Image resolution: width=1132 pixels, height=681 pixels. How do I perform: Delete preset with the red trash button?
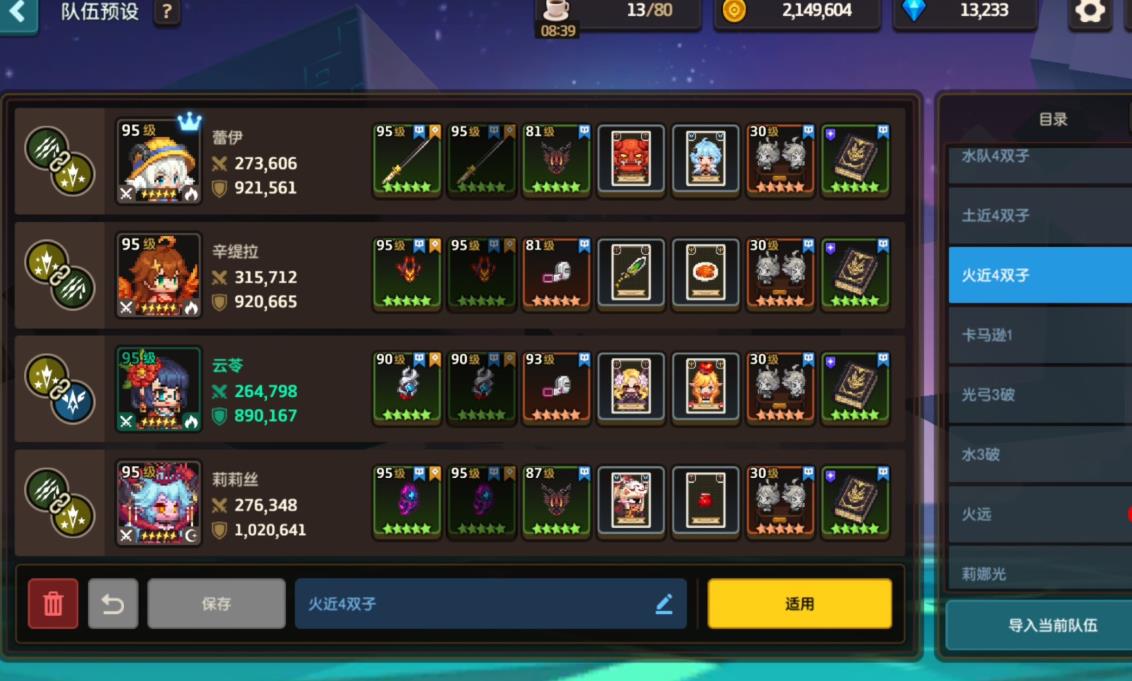pos(53,603)
